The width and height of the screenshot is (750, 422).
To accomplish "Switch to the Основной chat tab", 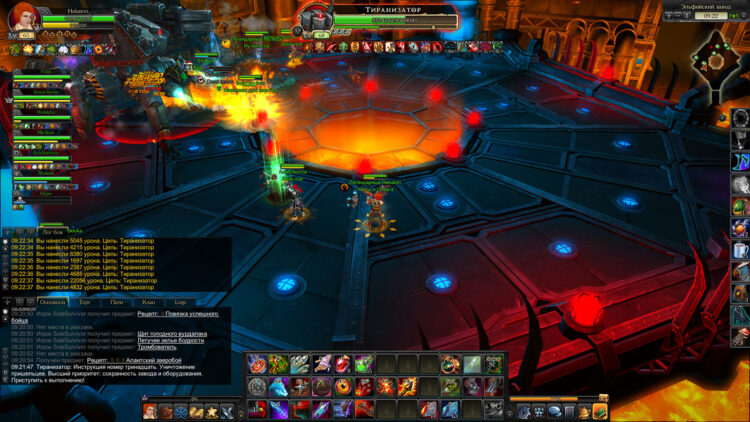I will coord(53,301).
